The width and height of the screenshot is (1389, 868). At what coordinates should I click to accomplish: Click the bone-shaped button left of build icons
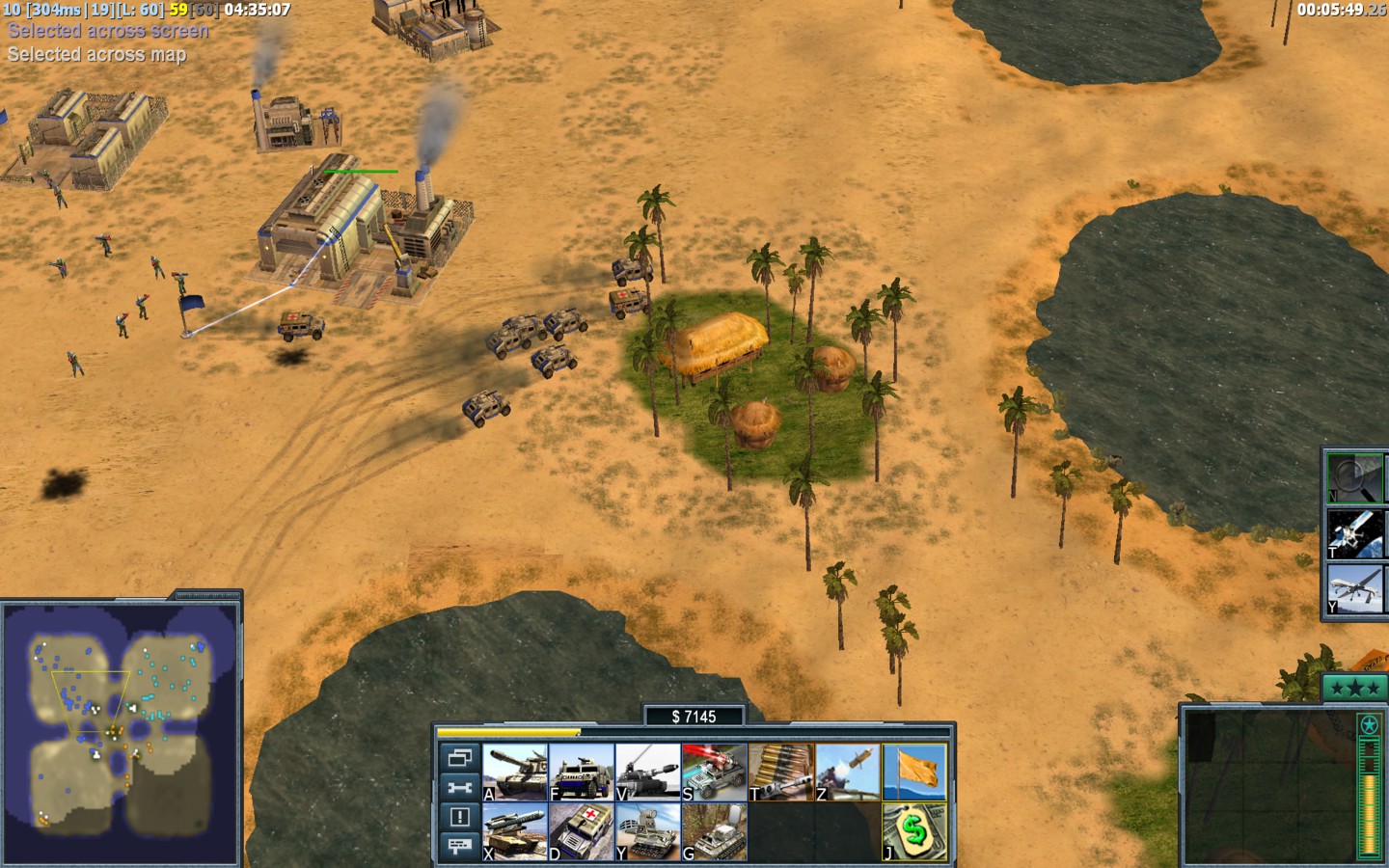pyautogui.click(x=459, y=787)
